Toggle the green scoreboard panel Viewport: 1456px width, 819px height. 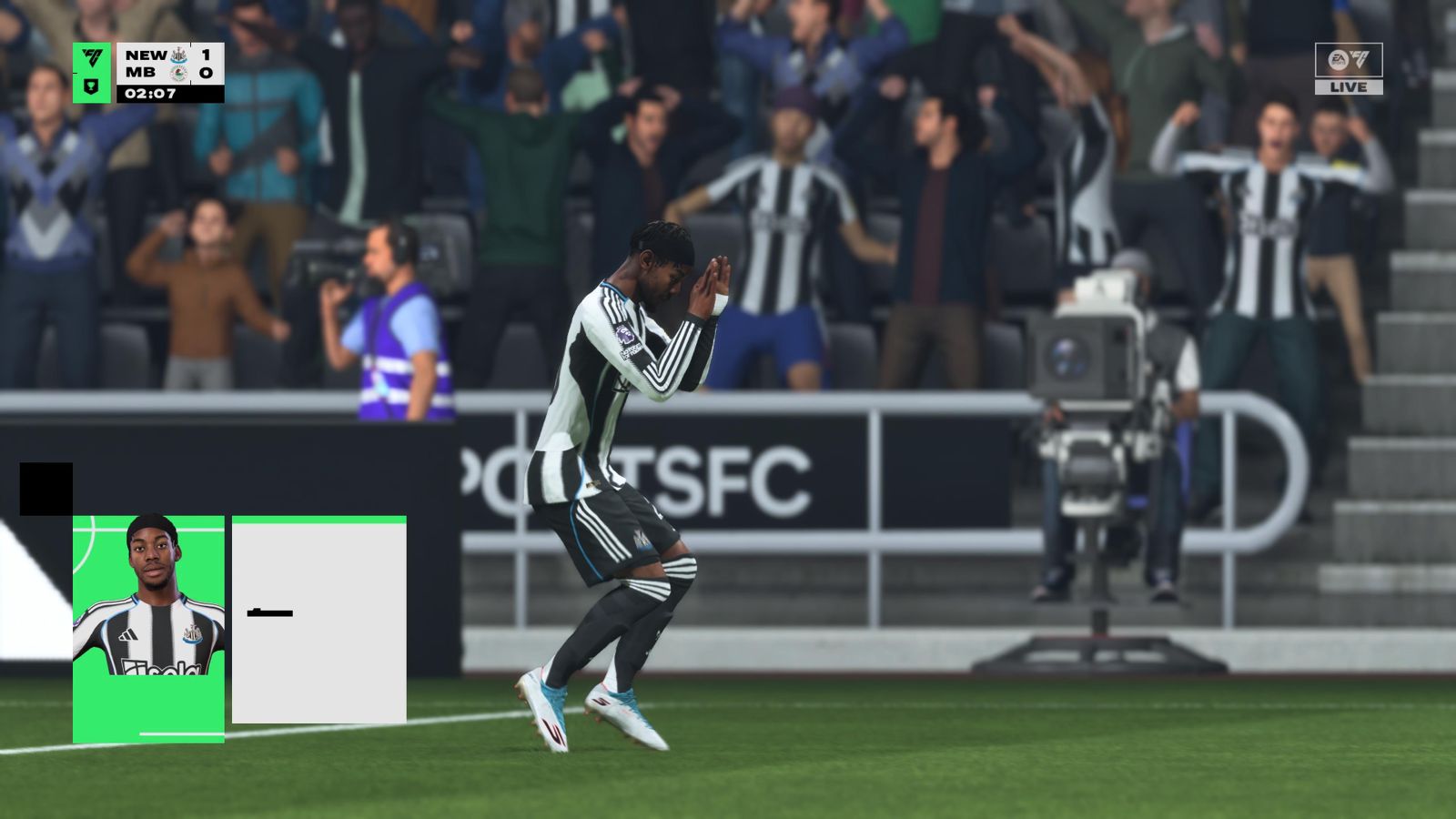pyautogui.click(x=90, y=73)
